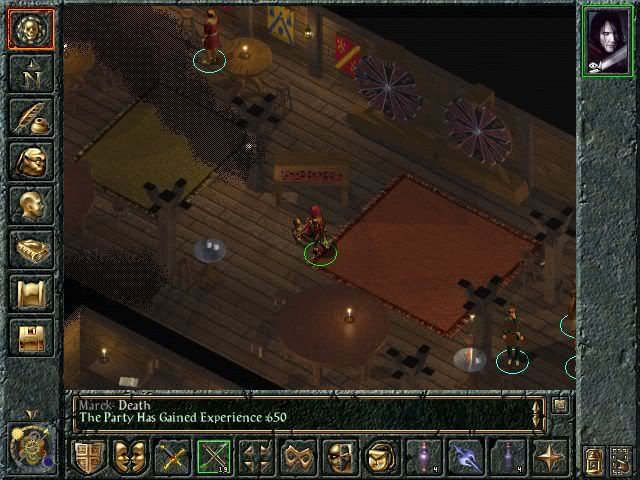Use the blue spell quick slot

pos(465,457)
